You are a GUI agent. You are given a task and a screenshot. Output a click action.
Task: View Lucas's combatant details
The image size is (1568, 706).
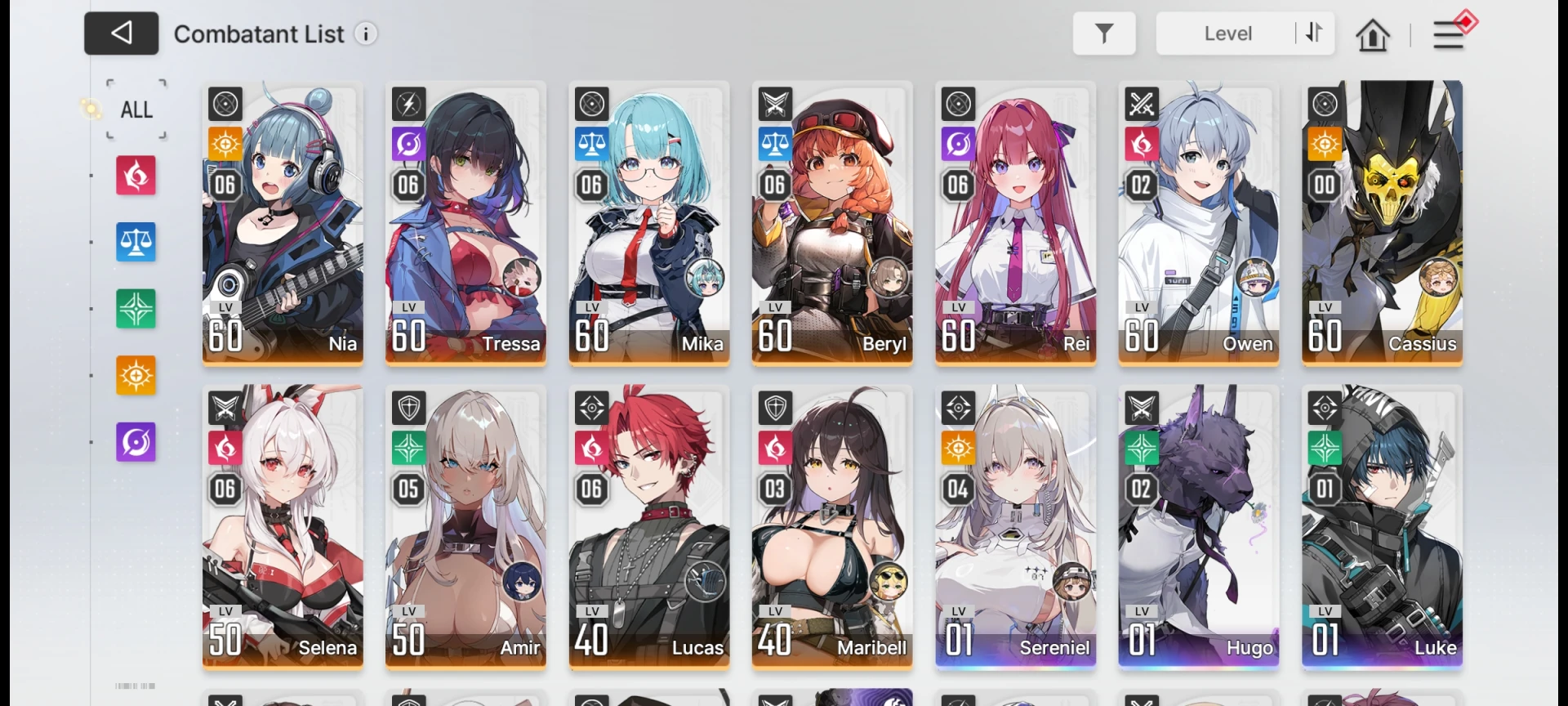pos(649,526)
